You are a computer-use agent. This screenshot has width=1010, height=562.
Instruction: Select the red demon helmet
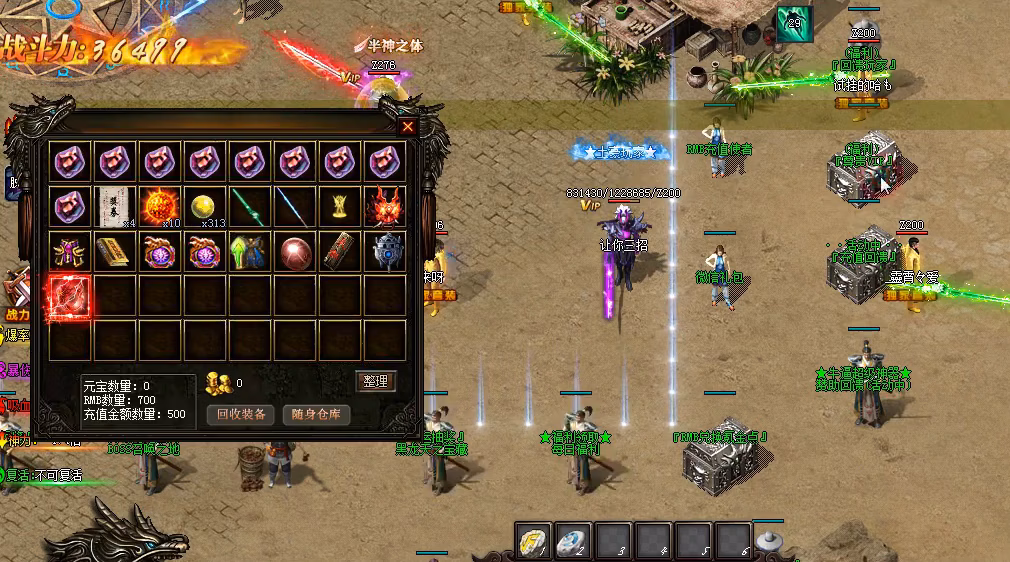[385, 206]
